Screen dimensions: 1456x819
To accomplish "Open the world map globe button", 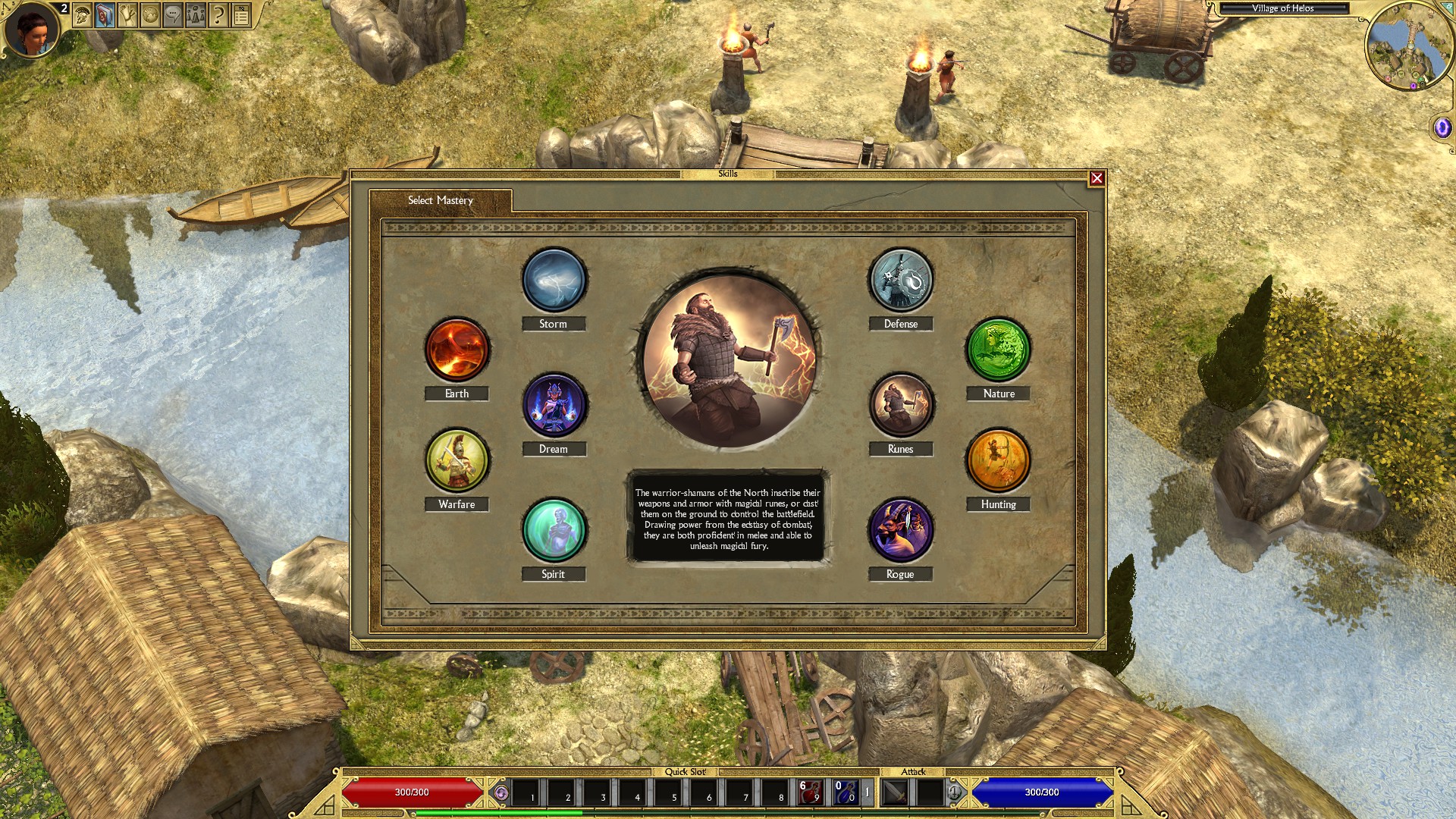I will (x=150, y=14).
